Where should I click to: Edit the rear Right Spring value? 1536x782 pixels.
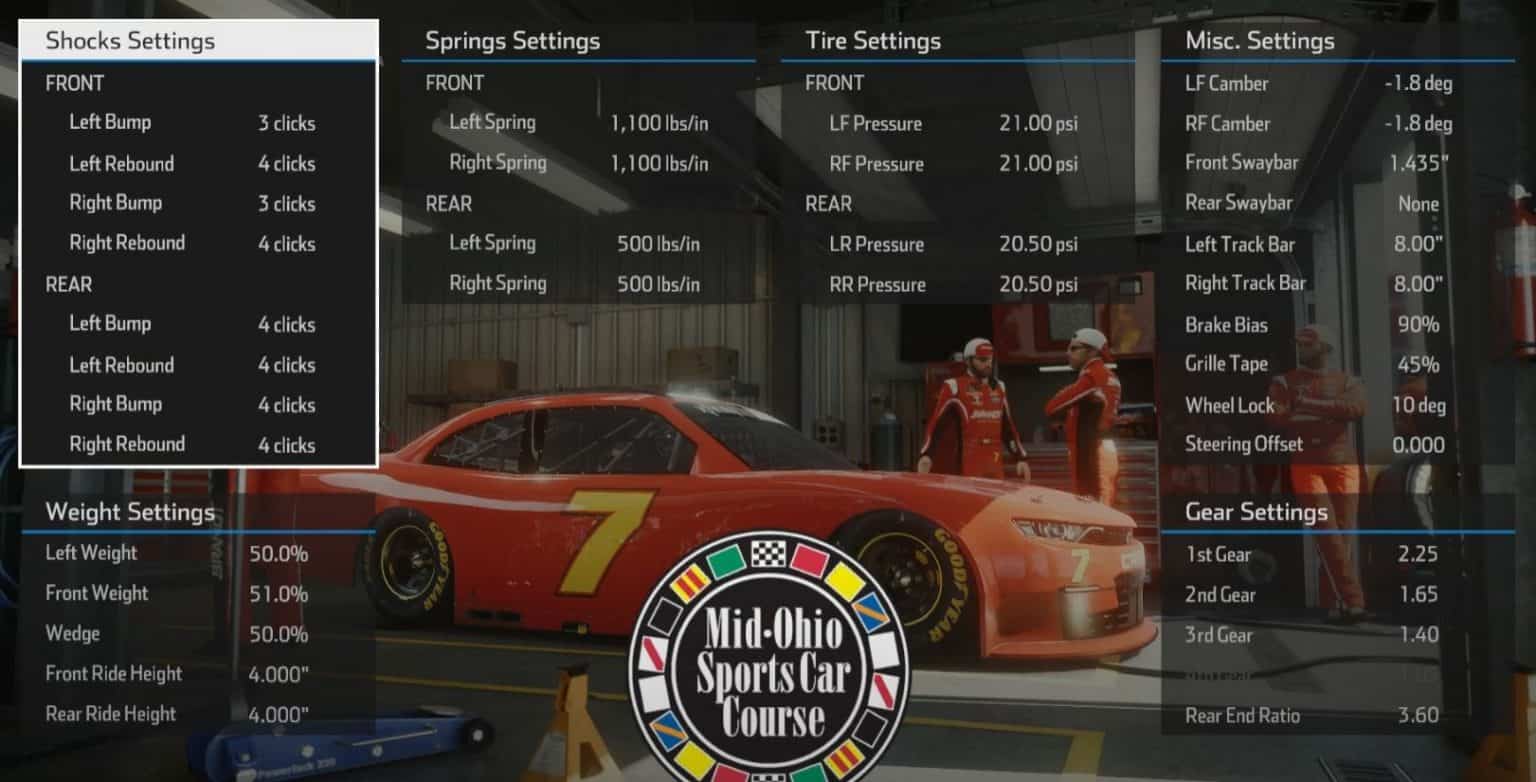click(x=498, y=283)
